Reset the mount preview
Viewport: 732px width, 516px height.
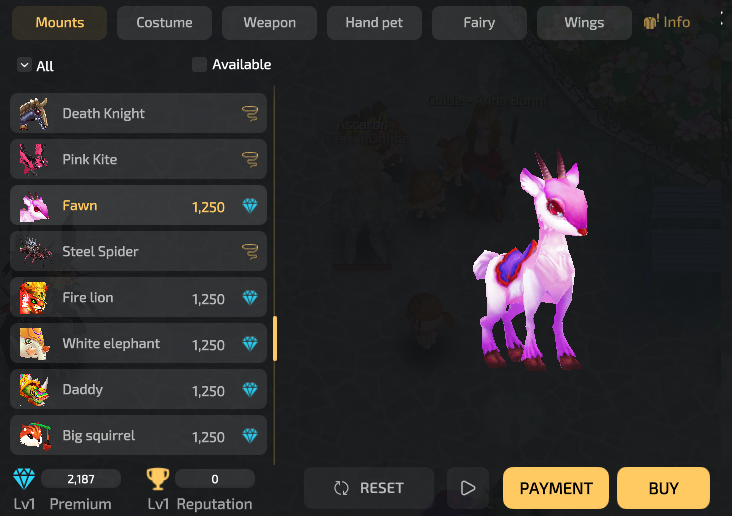pos(369,488)
